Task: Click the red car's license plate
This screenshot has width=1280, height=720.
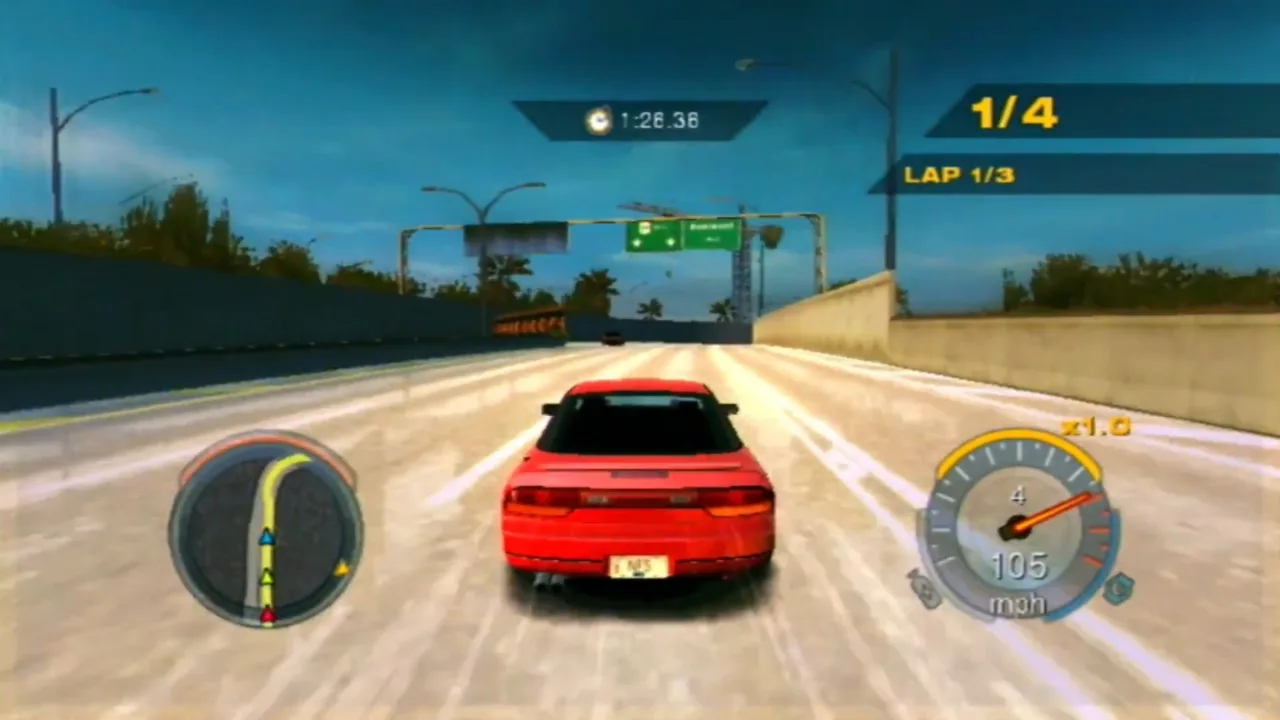Action: [638, 566]
